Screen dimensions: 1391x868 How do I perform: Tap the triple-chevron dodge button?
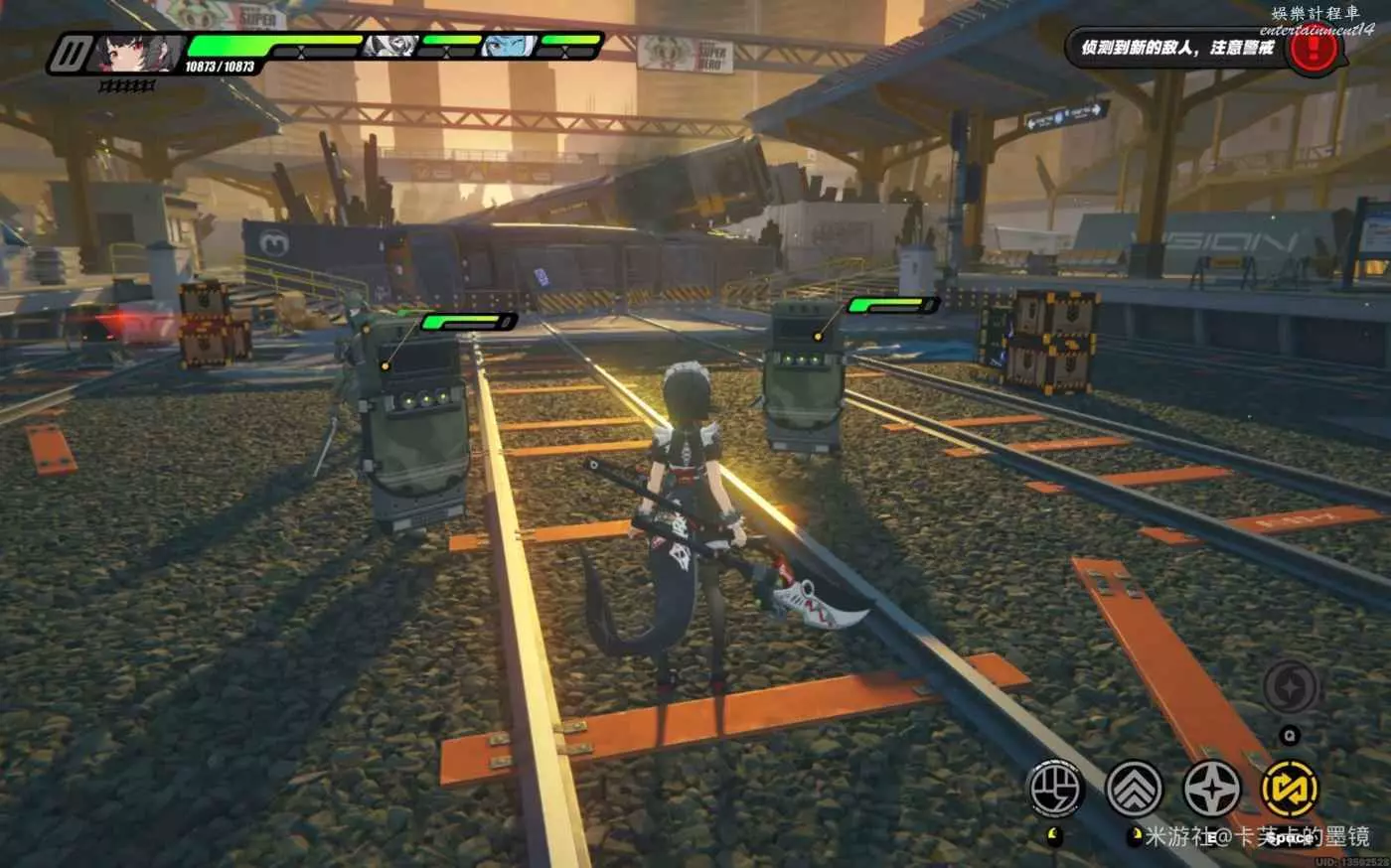click(1134, 790)
